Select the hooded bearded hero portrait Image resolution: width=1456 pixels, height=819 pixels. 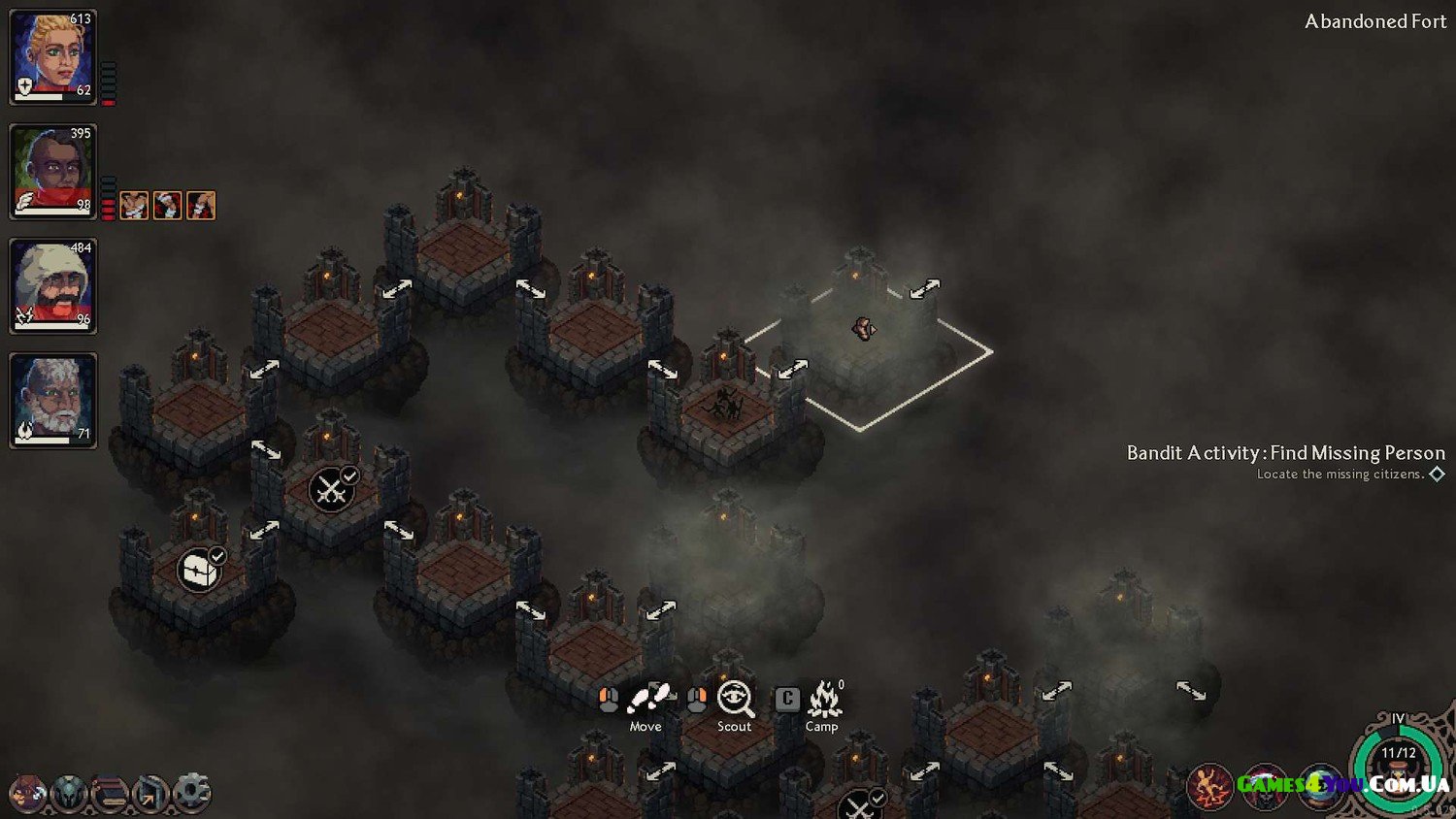coord(52,285)
